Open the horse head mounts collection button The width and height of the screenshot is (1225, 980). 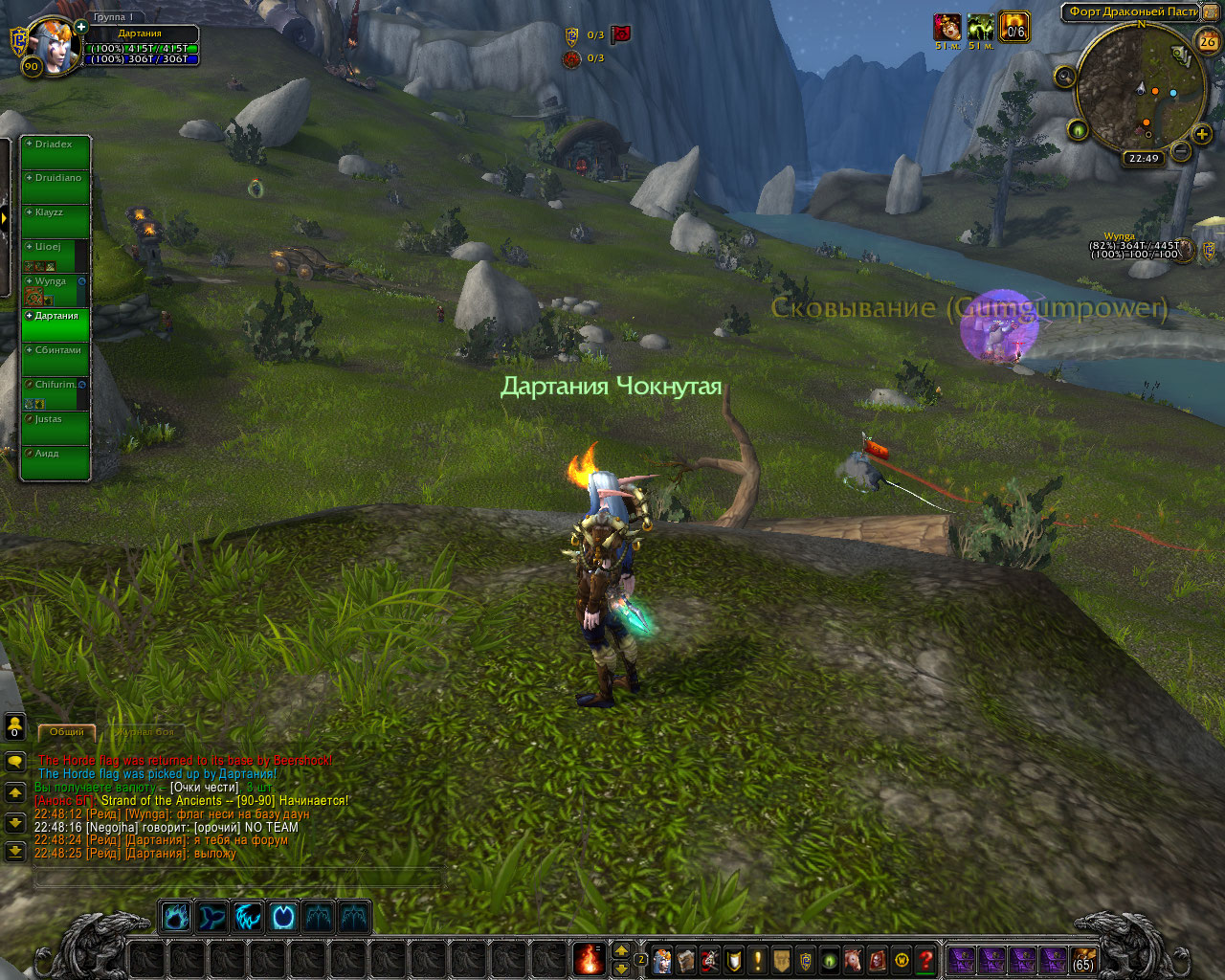854,960
